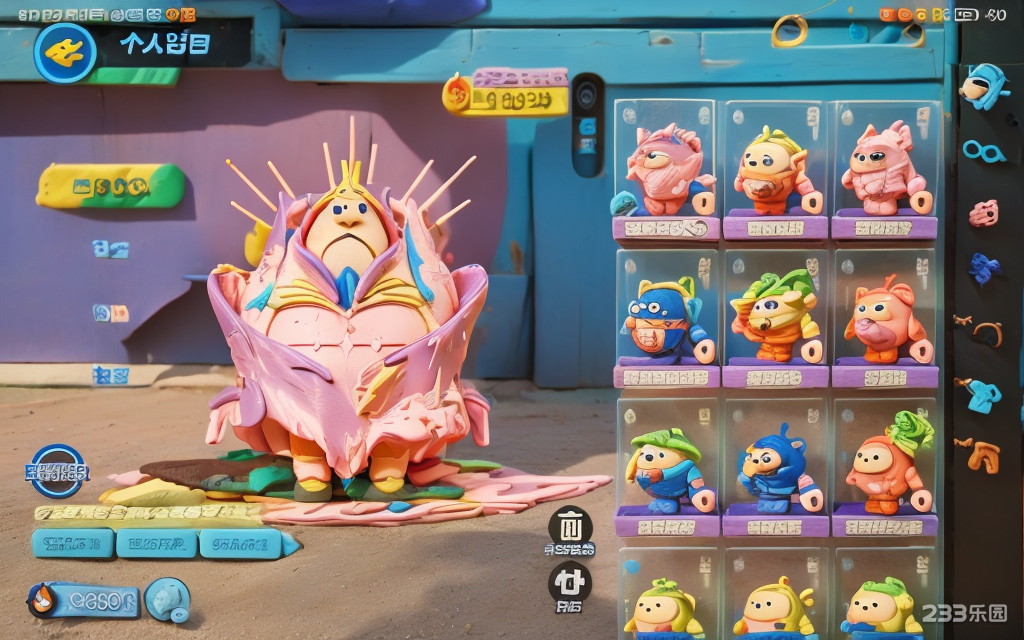1024x640 pixels.
Task: Click the blue circular yellow bird icon
Action: coord(65,52)
